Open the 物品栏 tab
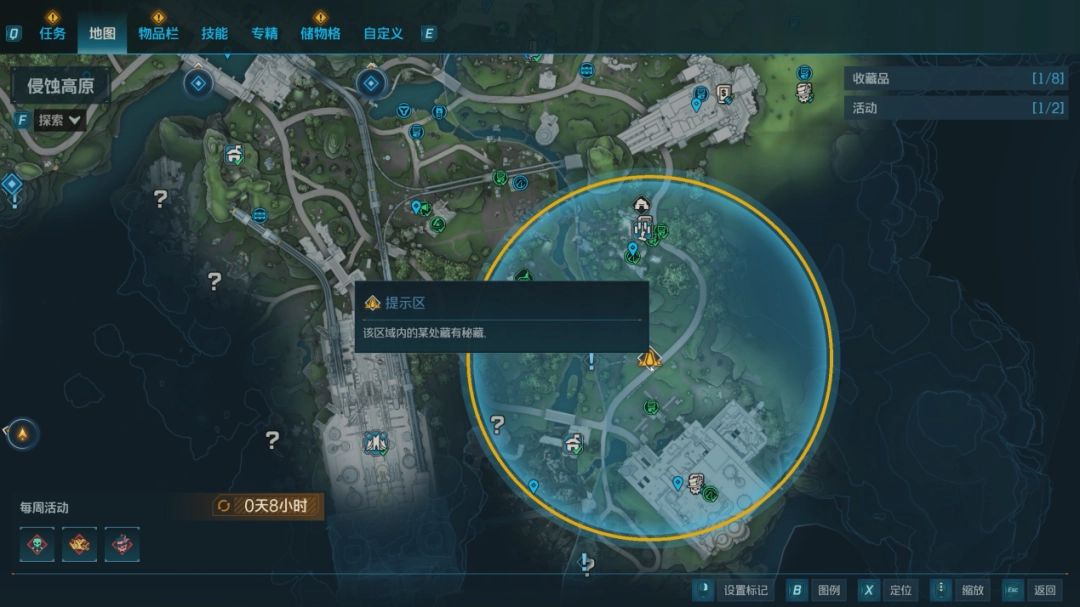Image resolution: width=1080 pixels, height=607 pixels. tap(158, 33)
